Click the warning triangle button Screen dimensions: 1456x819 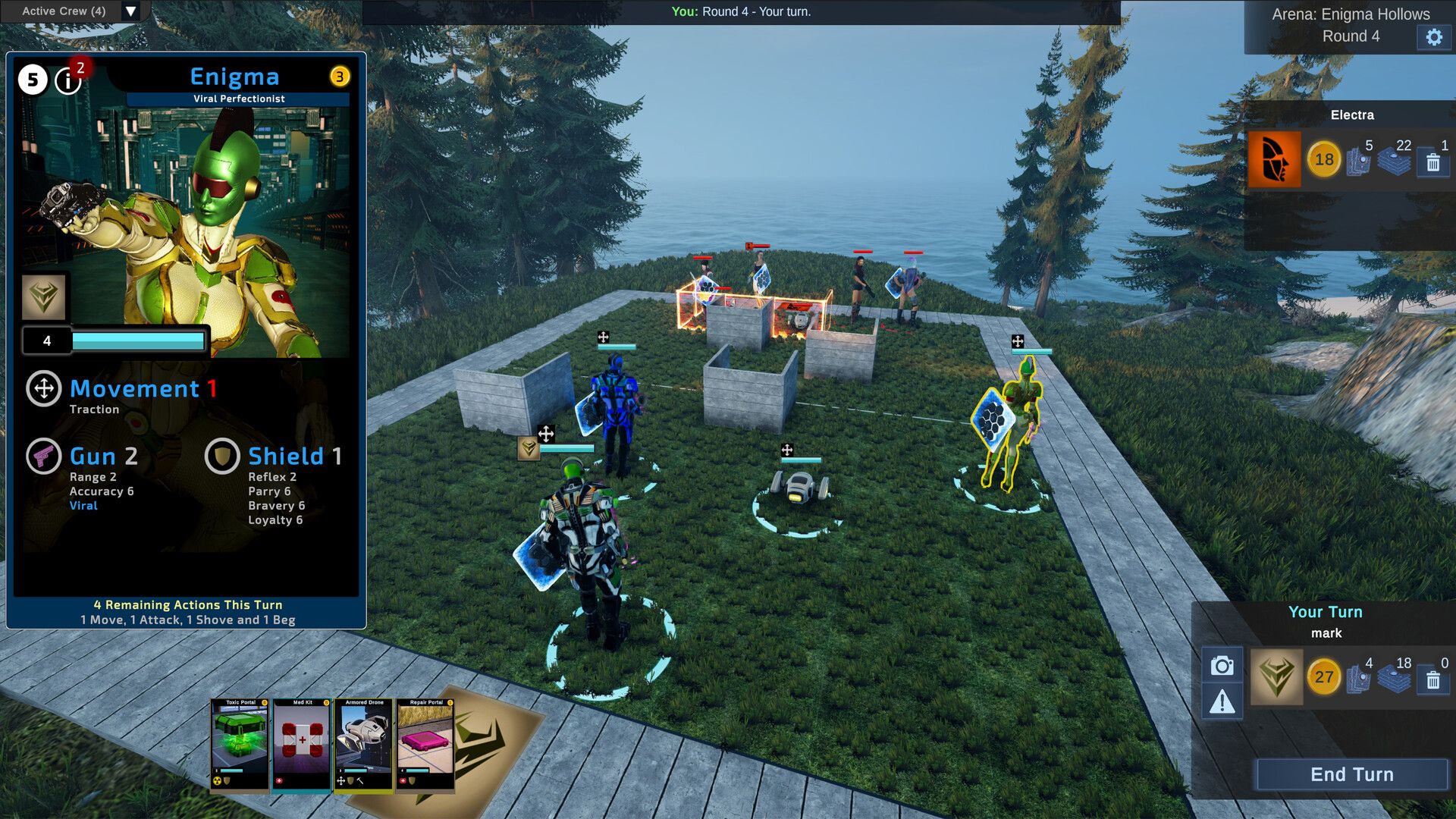pyautogui.click(x=1222, y=702)
